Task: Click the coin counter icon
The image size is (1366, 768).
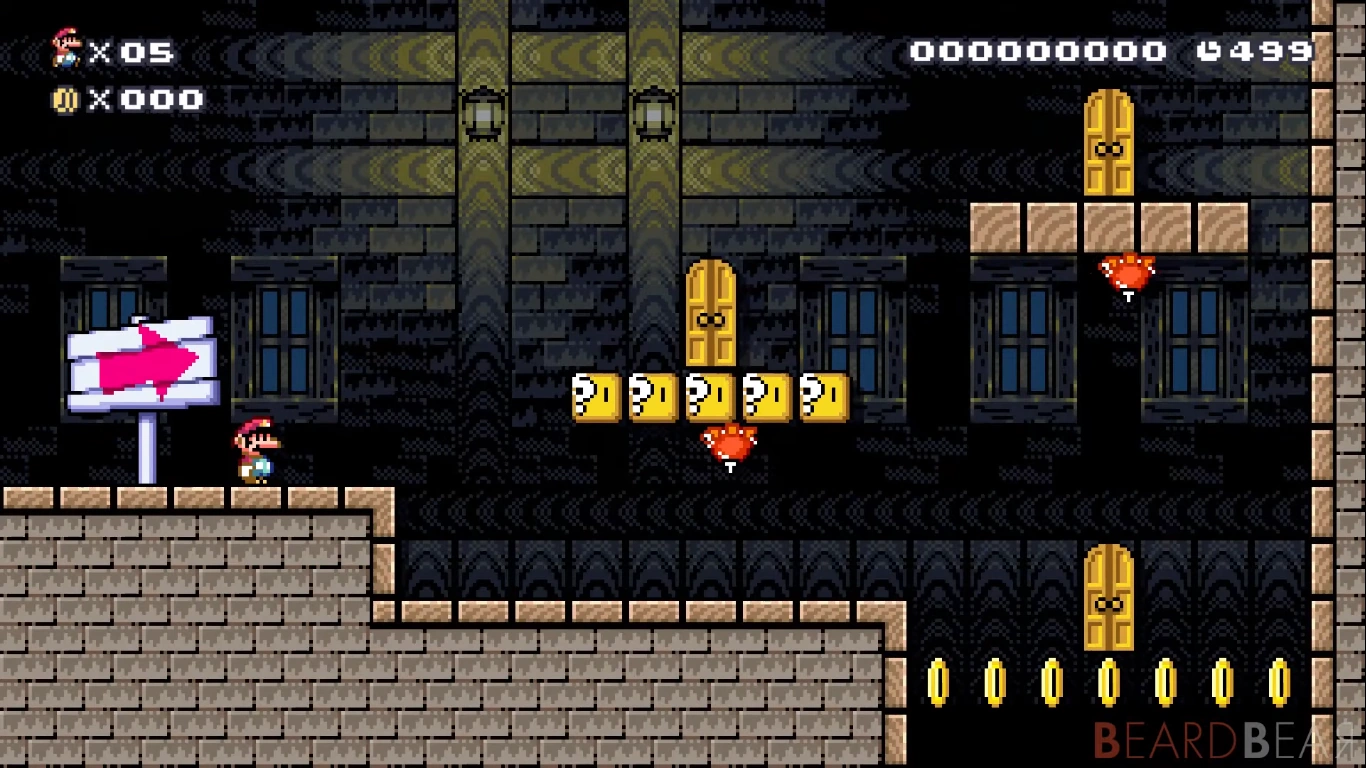Action: pyautogui.click(x=66, y=98)
